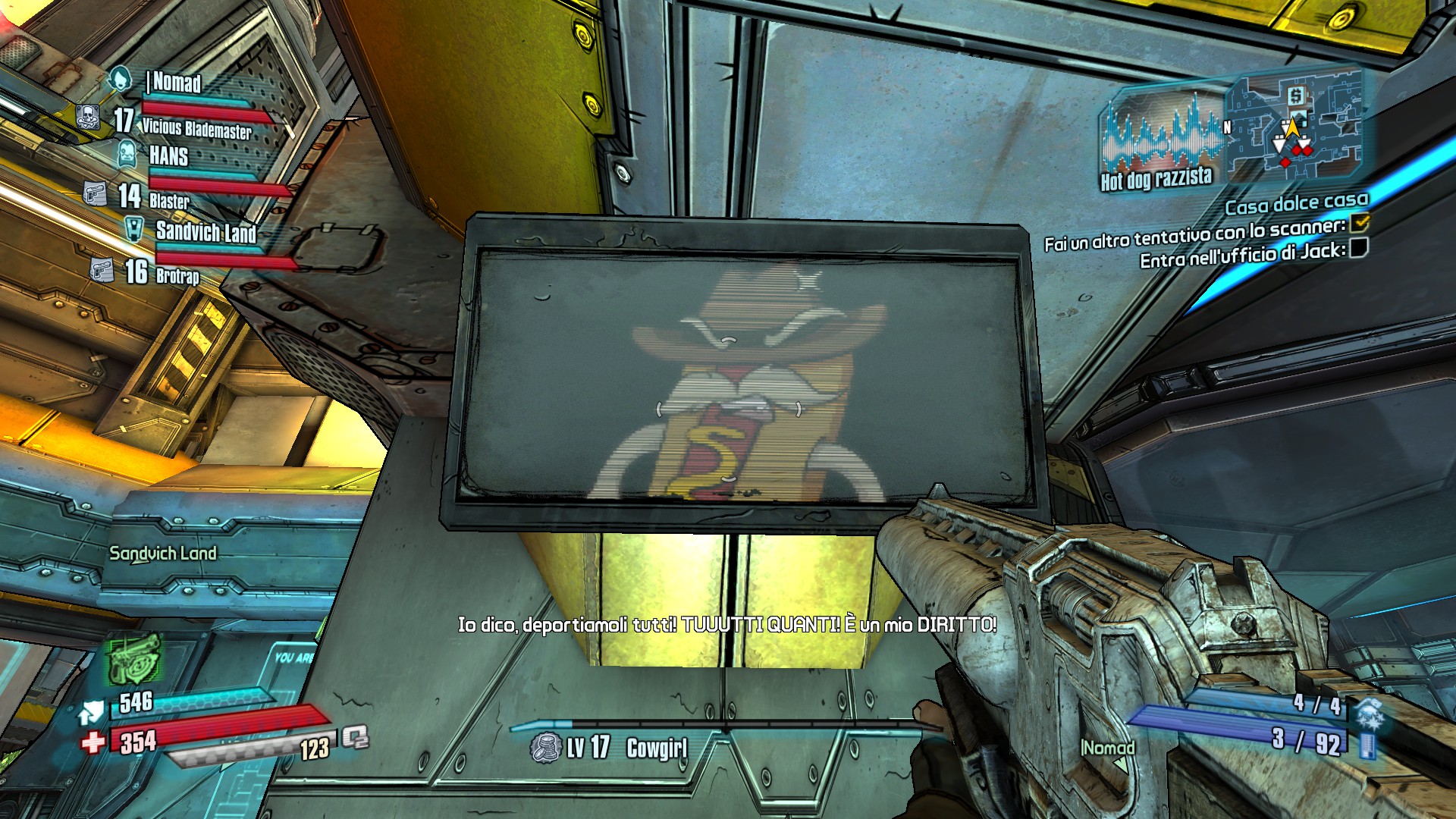Select party member Sandvich Land
Viewport: 1456px width, 819px height.
(x=206, y=231)
